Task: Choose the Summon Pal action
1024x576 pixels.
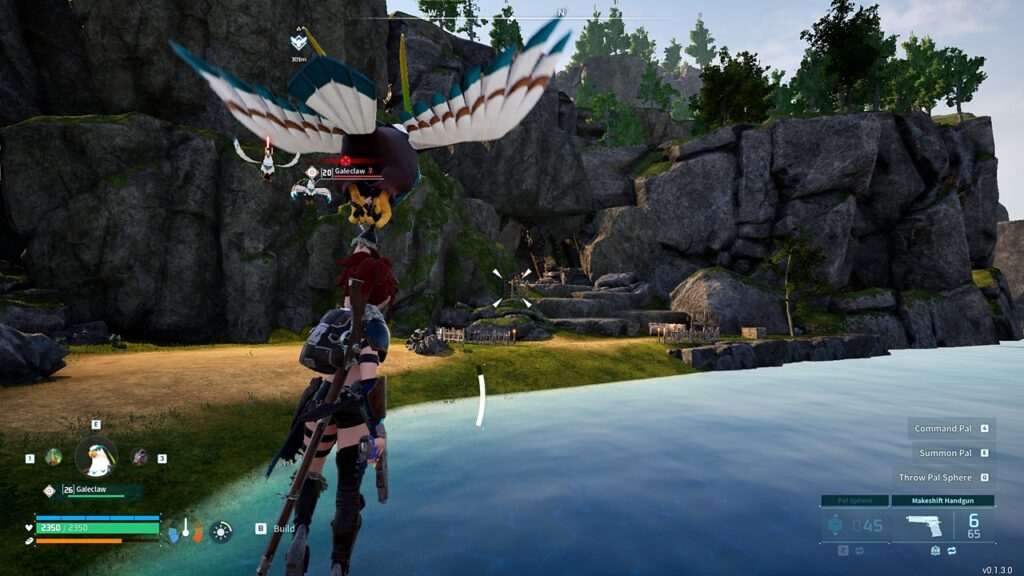Action: (945, 453)
